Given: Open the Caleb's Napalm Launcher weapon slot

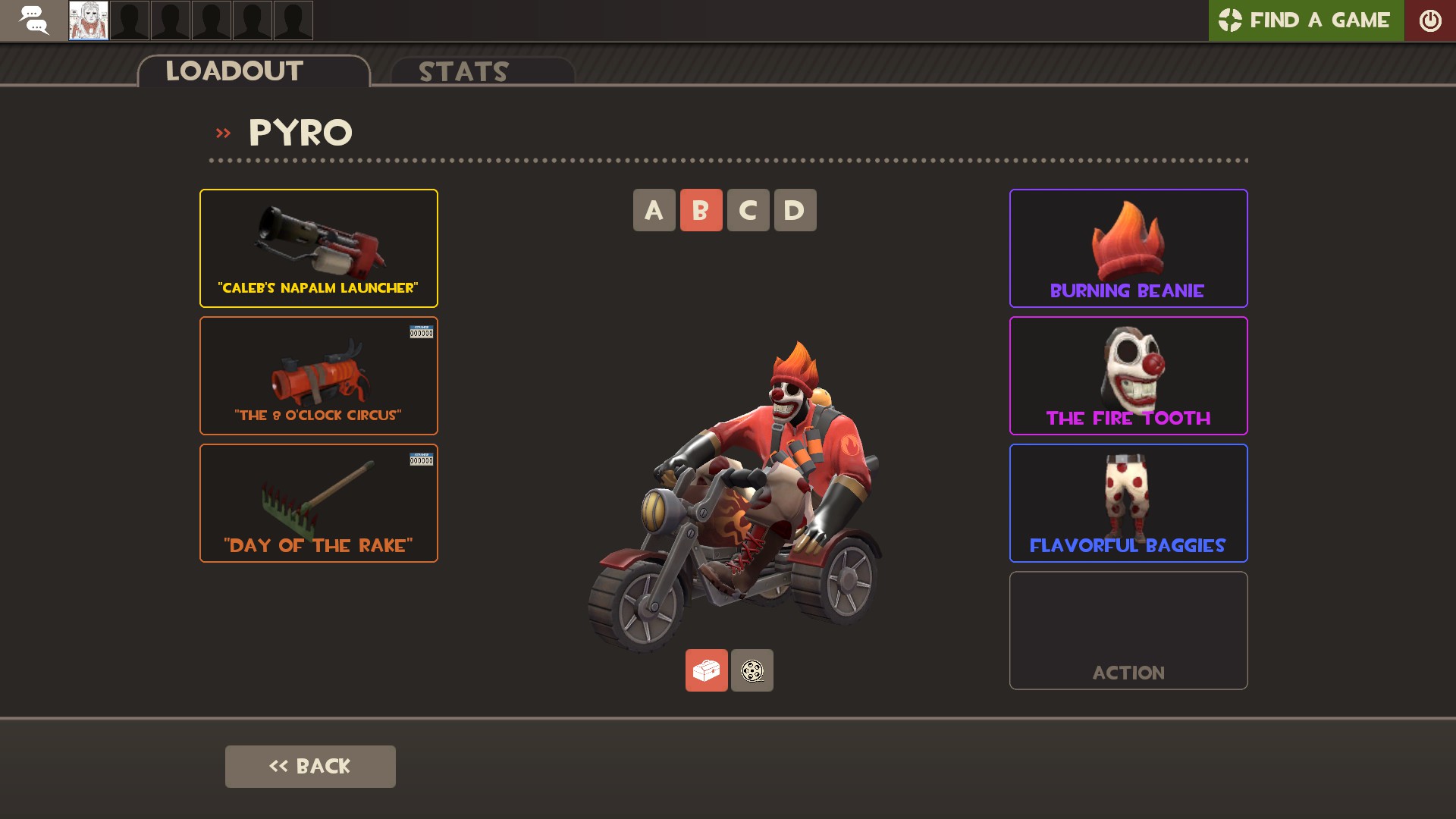Looking at the screenshot, I should 318,248.
